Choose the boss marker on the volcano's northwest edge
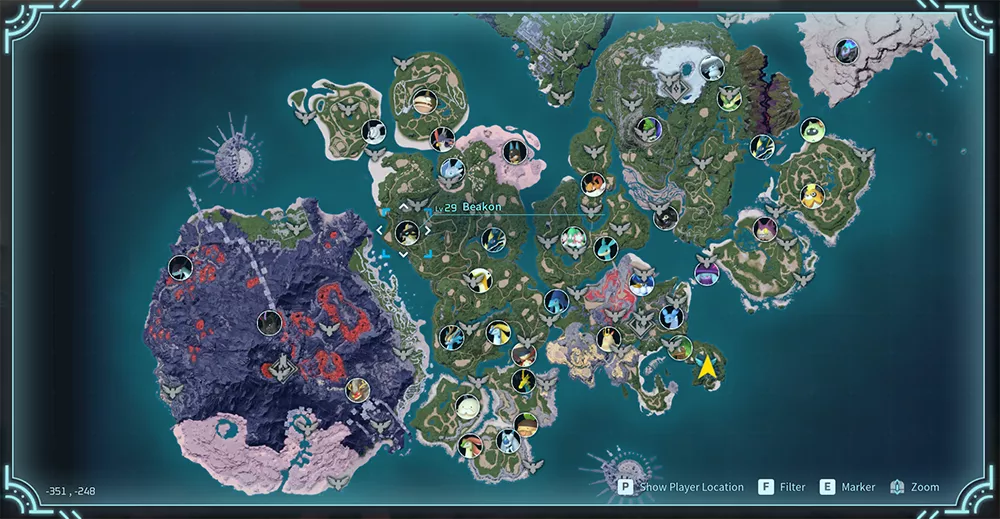This screenshot has height=519, width=1000. coord(180,267)
